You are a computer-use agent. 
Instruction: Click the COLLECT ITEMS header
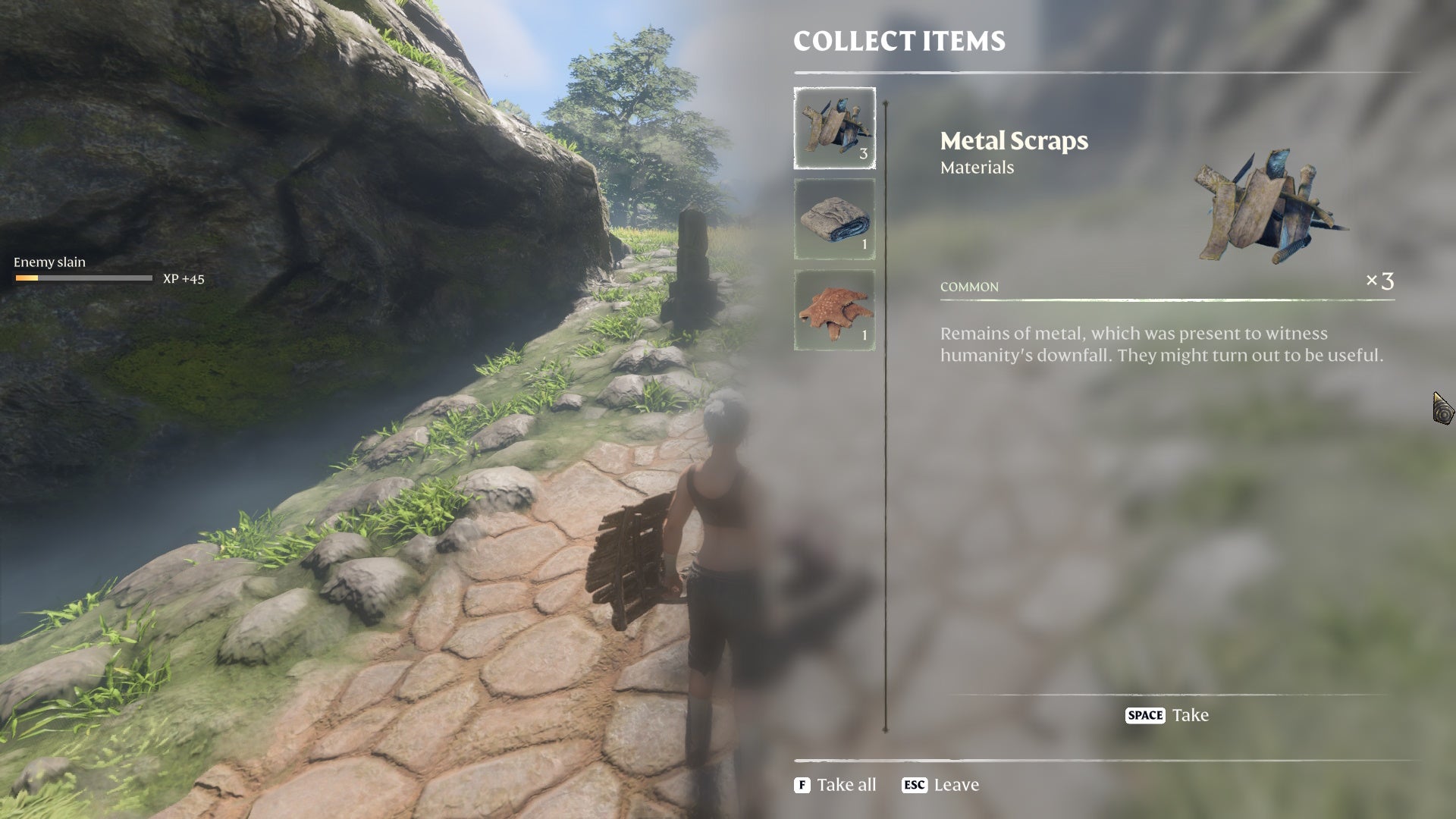click(x=899, y=42)
